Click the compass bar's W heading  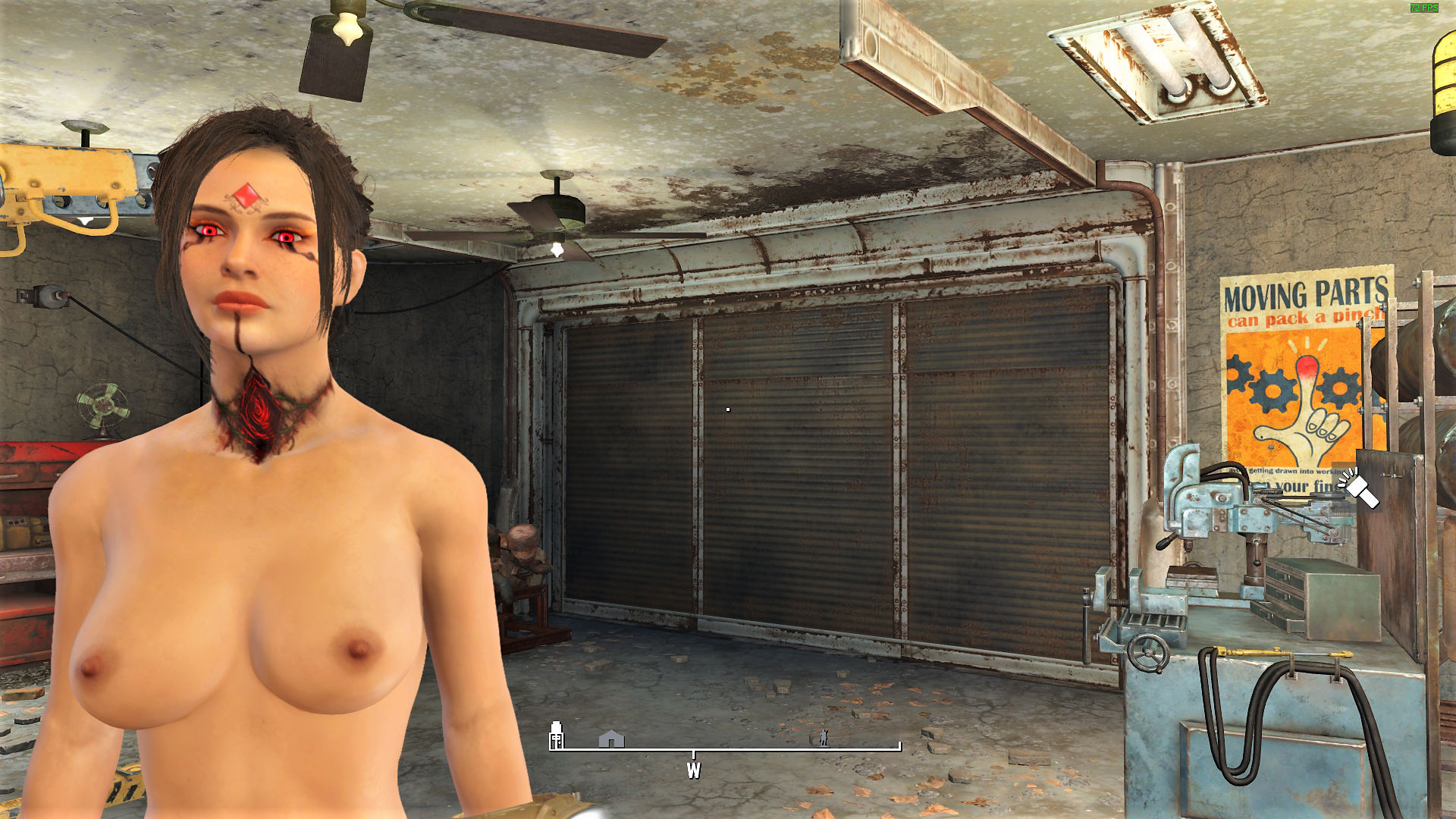click(x=693, y=770)
